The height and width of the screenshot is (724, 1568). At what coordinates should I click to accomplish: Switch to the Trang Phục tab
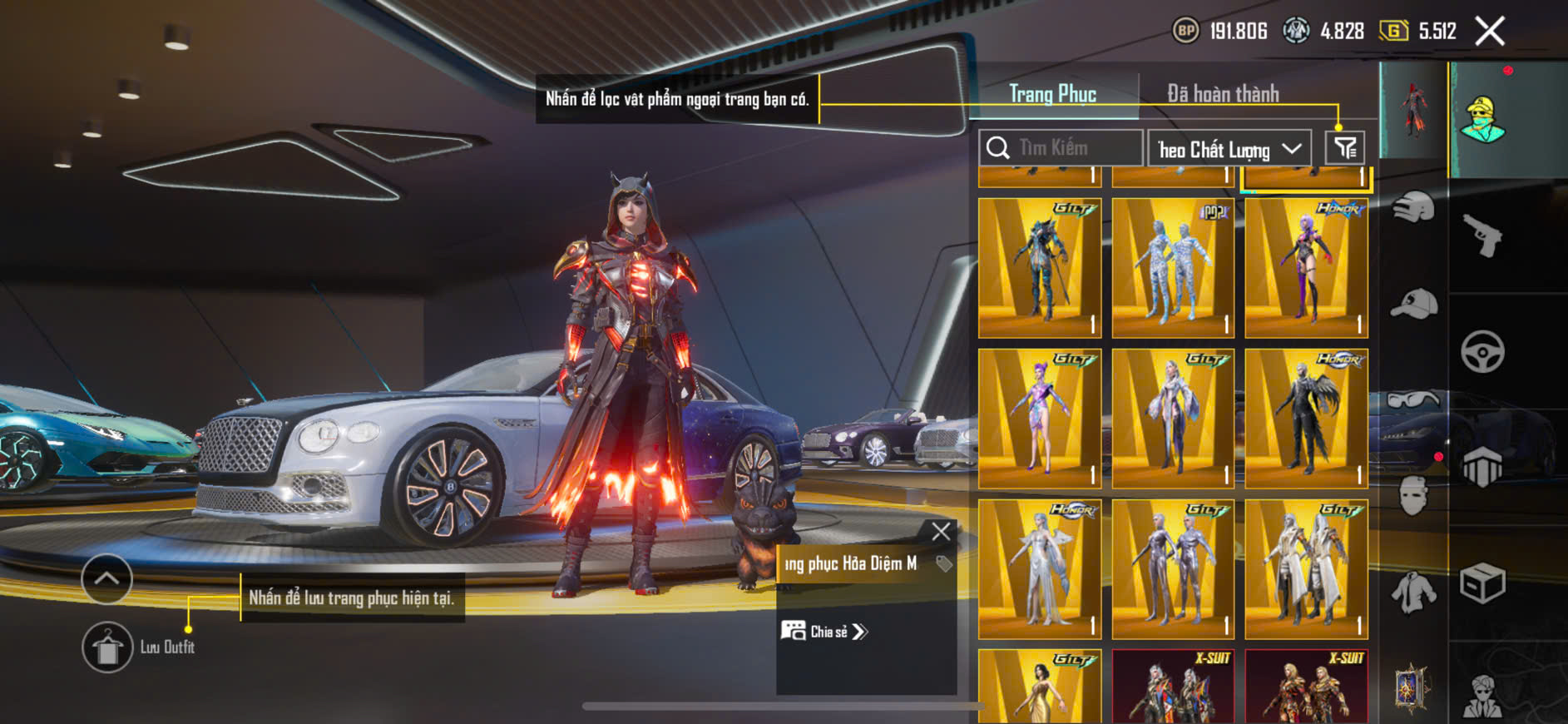click(1052, 94)
